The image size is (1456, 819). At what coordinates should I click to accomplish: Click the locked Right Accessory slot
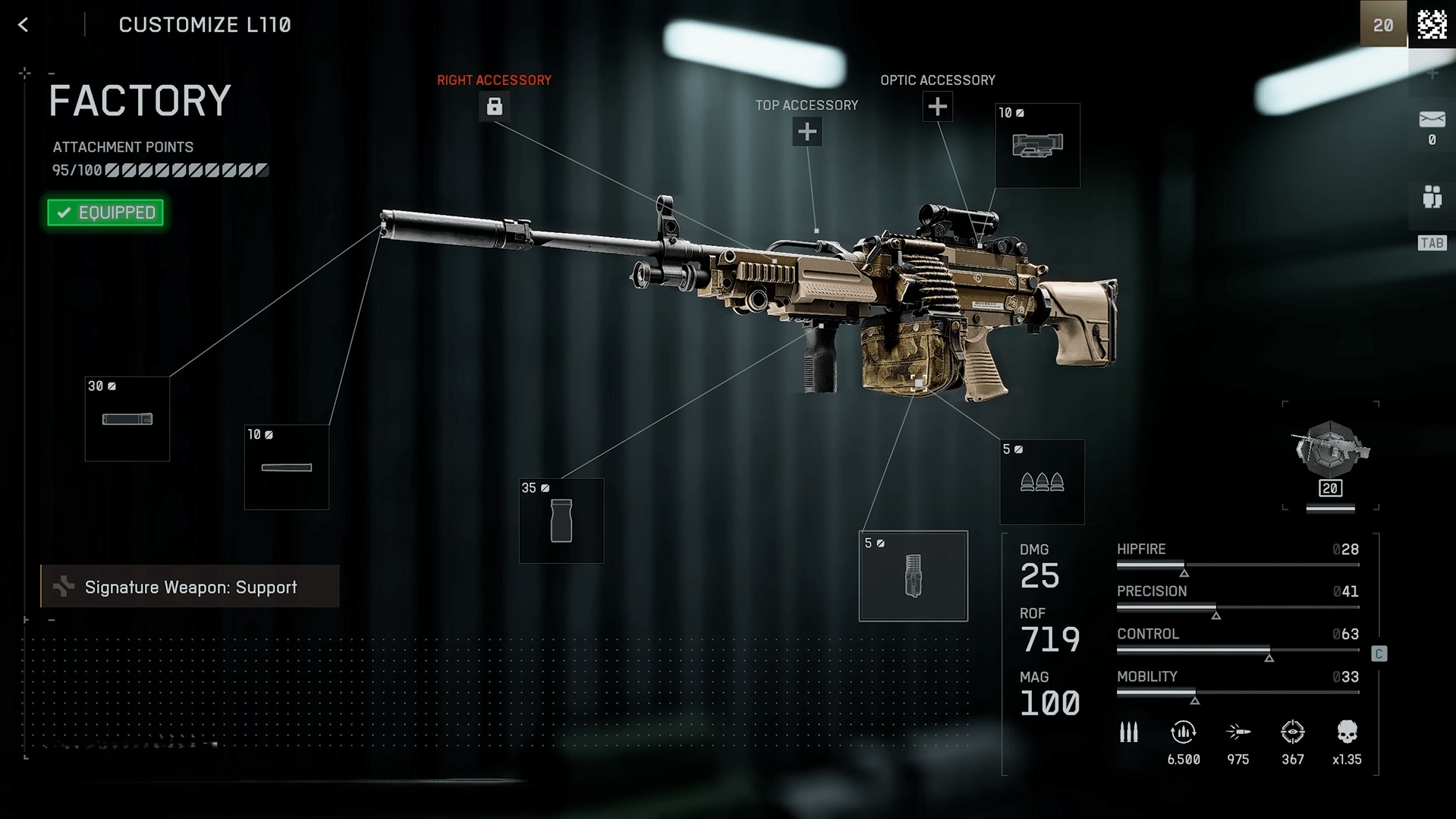coord(494,107)
